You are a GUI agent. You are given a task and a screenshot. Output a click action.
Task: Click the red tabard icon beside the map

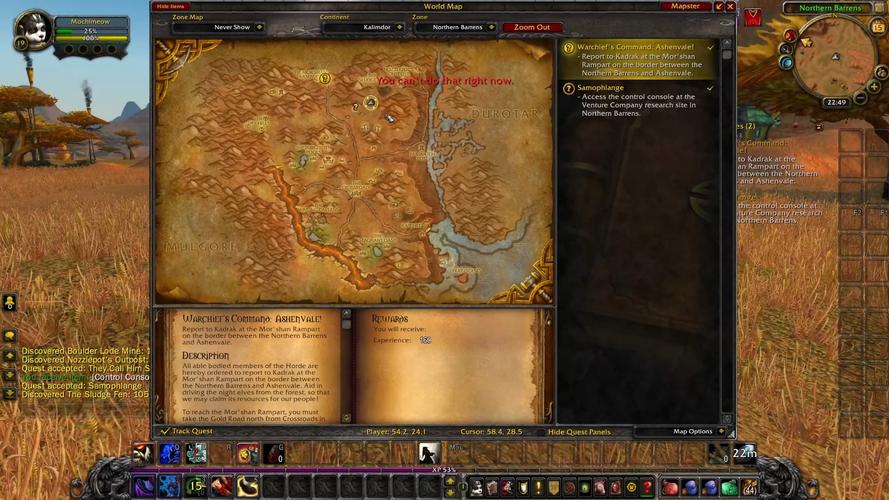(752, 17)
